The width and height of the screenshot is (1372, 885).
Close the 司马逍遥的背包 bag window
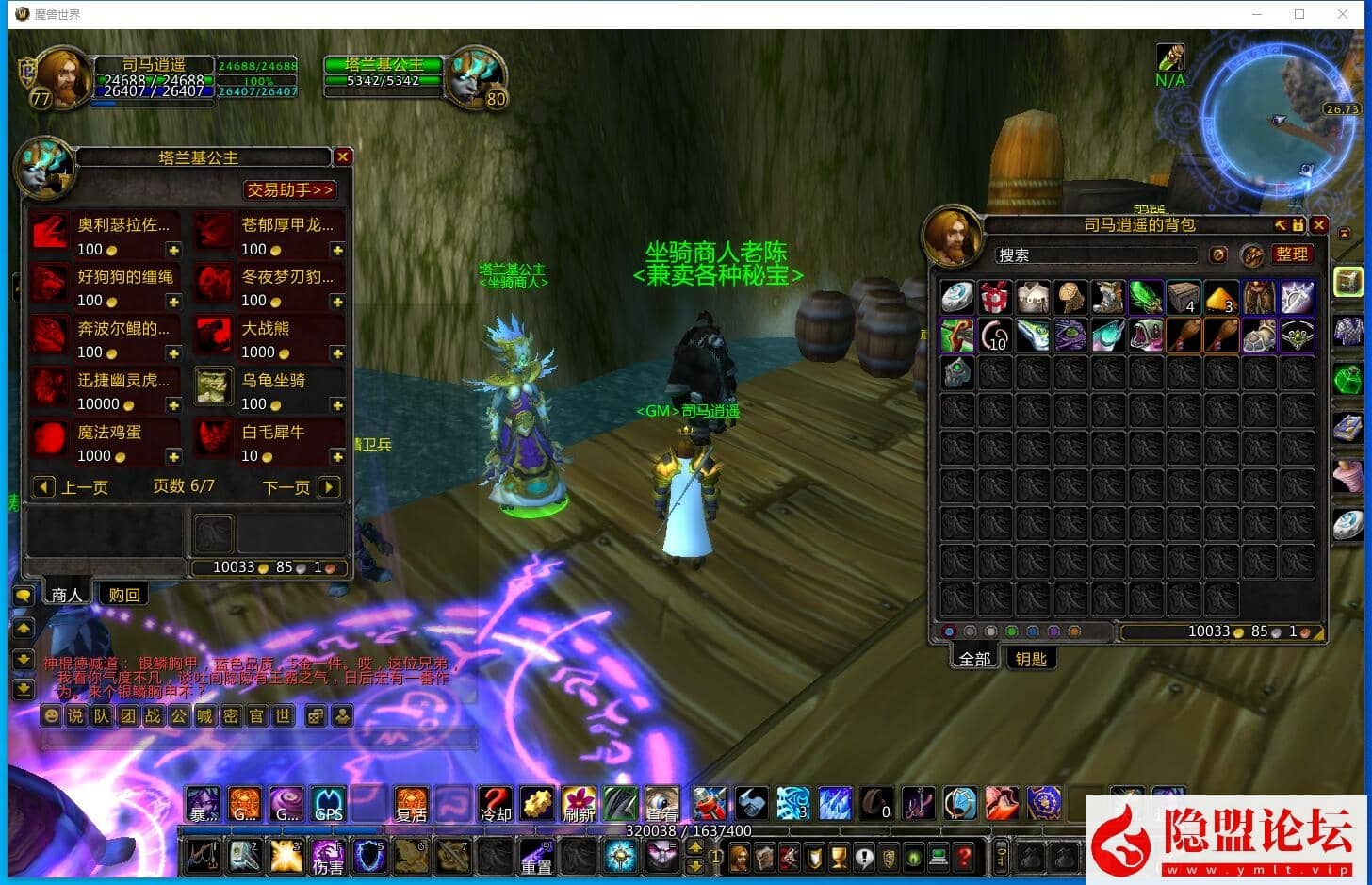tap(1319, 225)
